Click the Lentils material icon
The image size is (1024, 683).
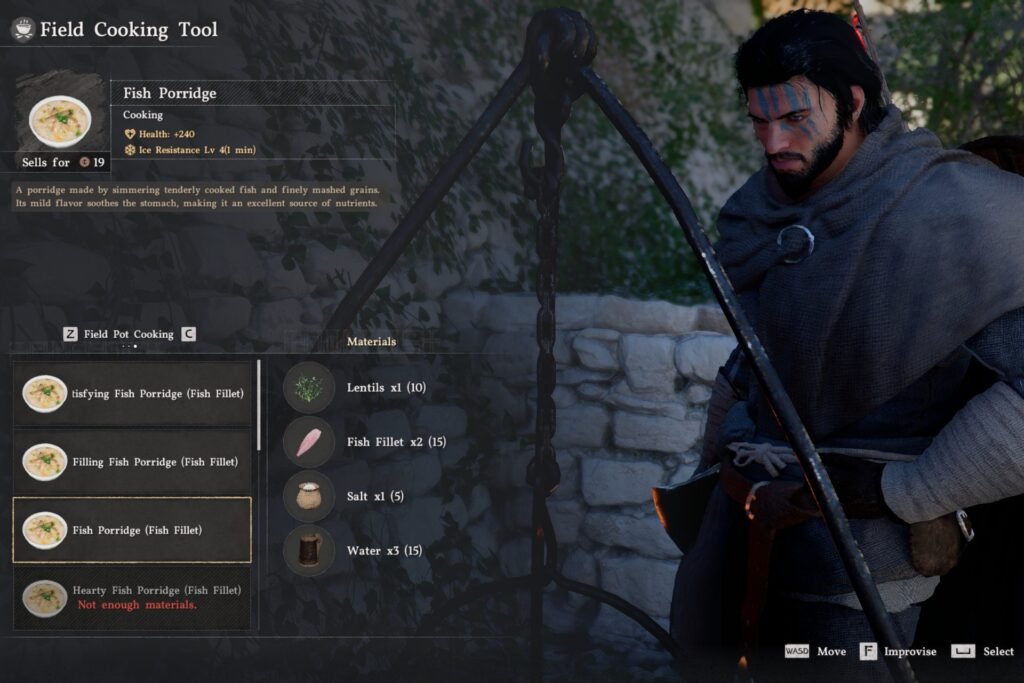309,387
